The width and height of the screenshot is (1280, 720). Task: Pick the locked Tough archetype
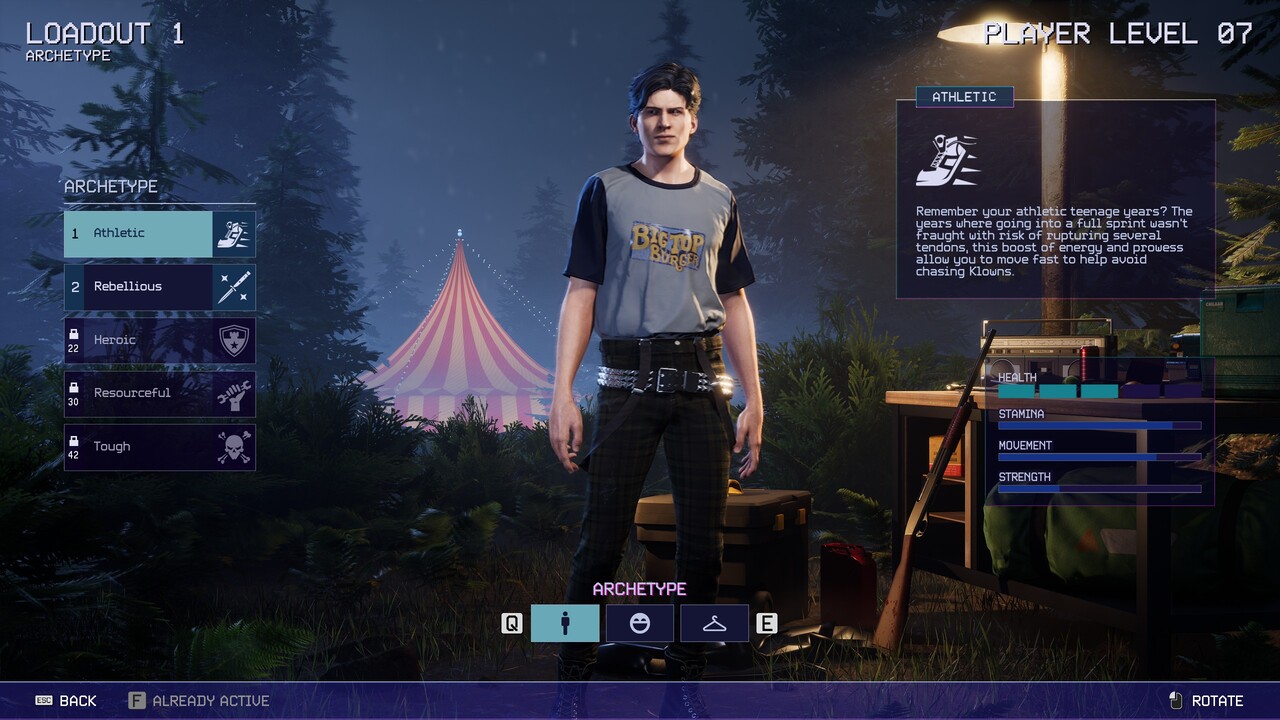coord(159,447)
